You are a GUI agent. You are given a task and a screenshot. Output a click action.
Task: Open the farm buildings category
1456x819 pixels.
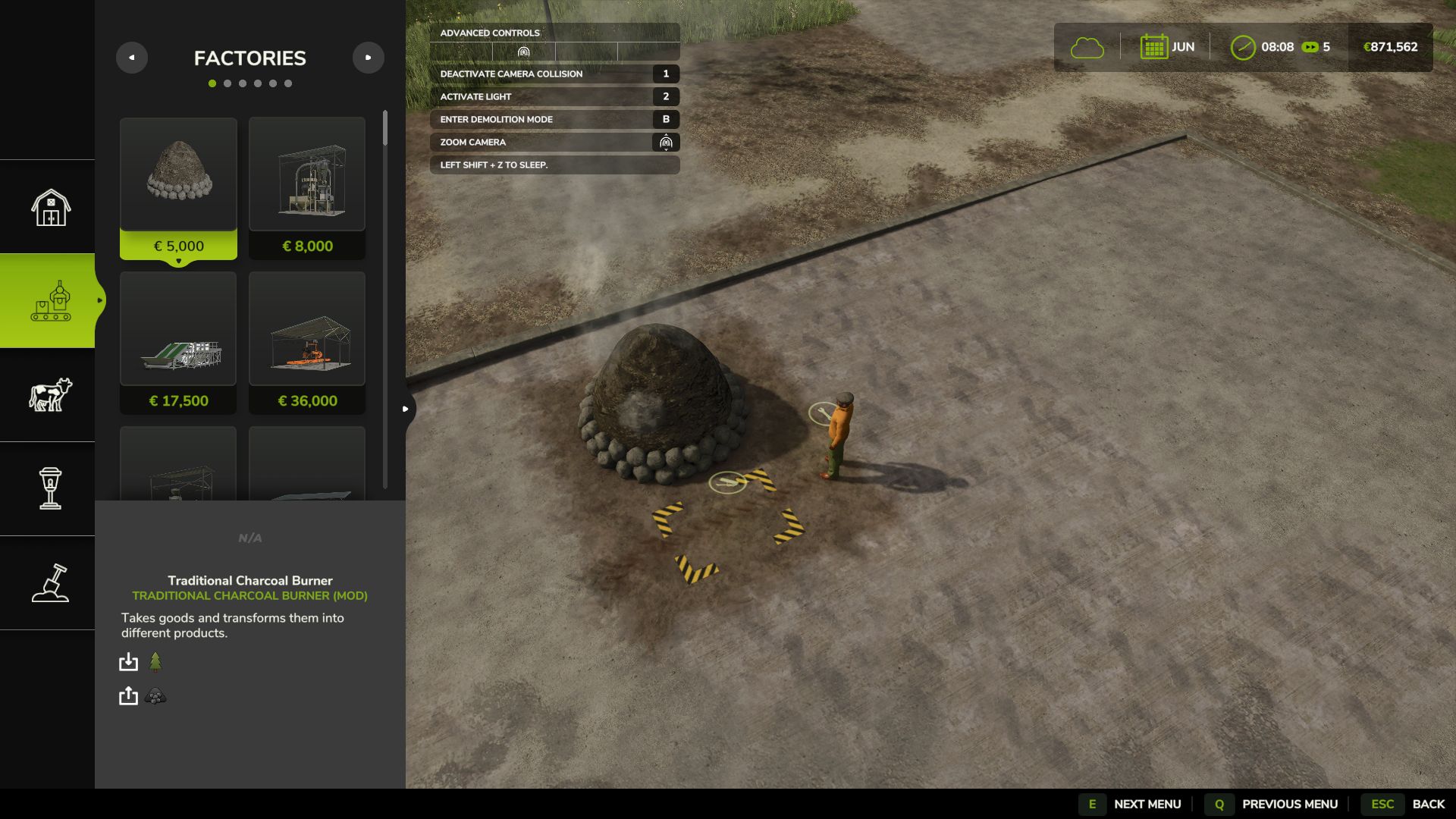(50, 207)
